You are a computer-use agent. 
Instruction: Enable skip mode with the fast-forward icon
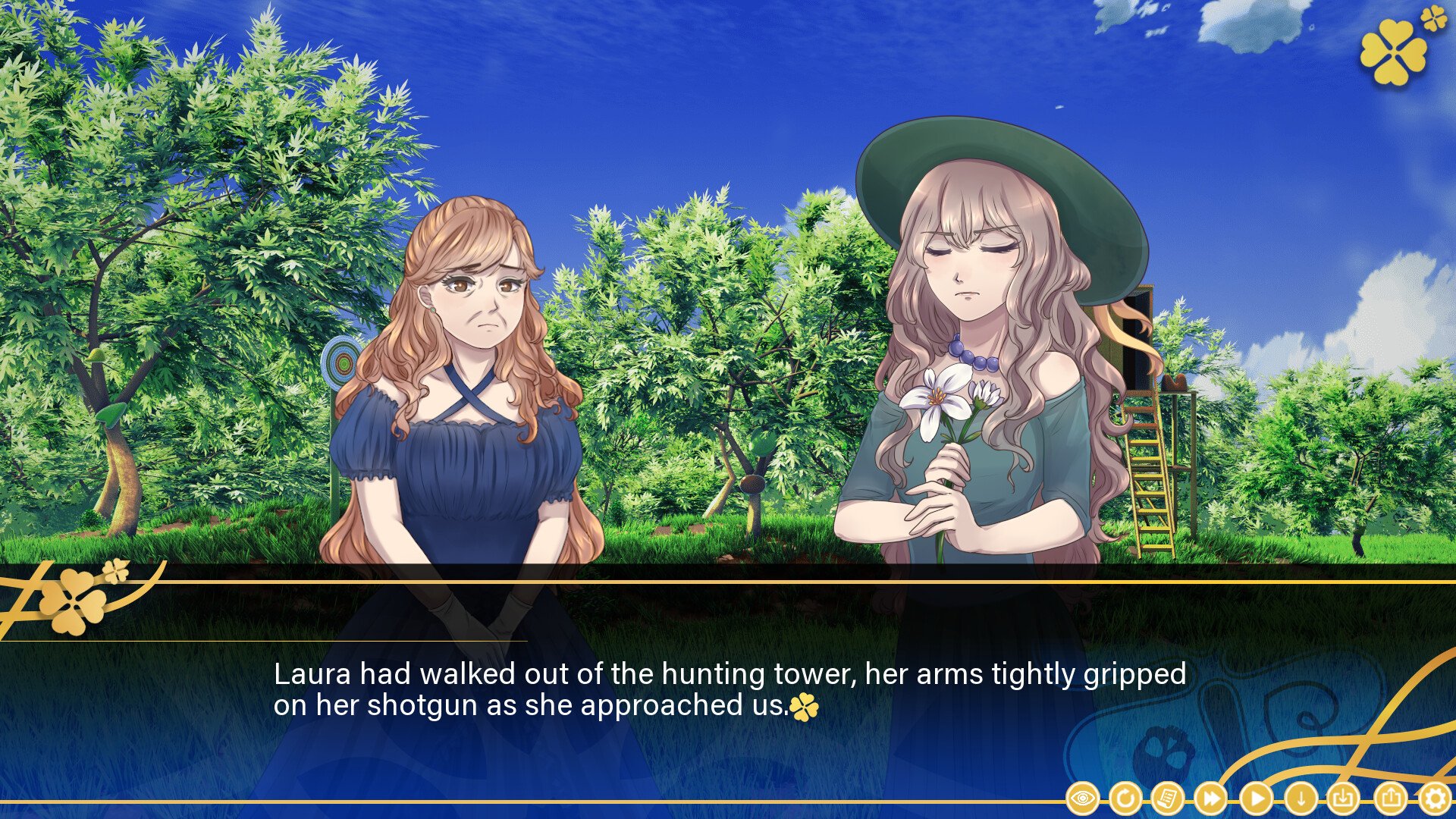point(1211,799)
